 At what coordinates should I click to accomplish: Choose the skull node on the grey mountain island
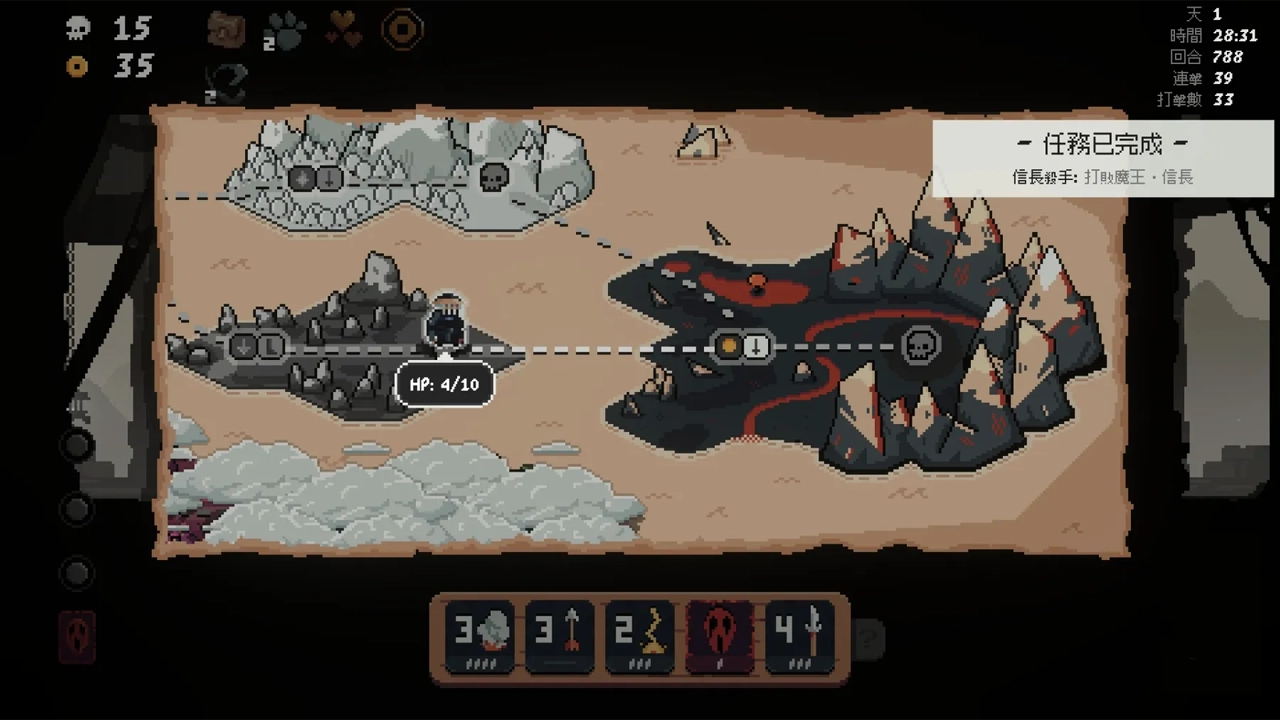pyautogui.click(x=493, y=178)
